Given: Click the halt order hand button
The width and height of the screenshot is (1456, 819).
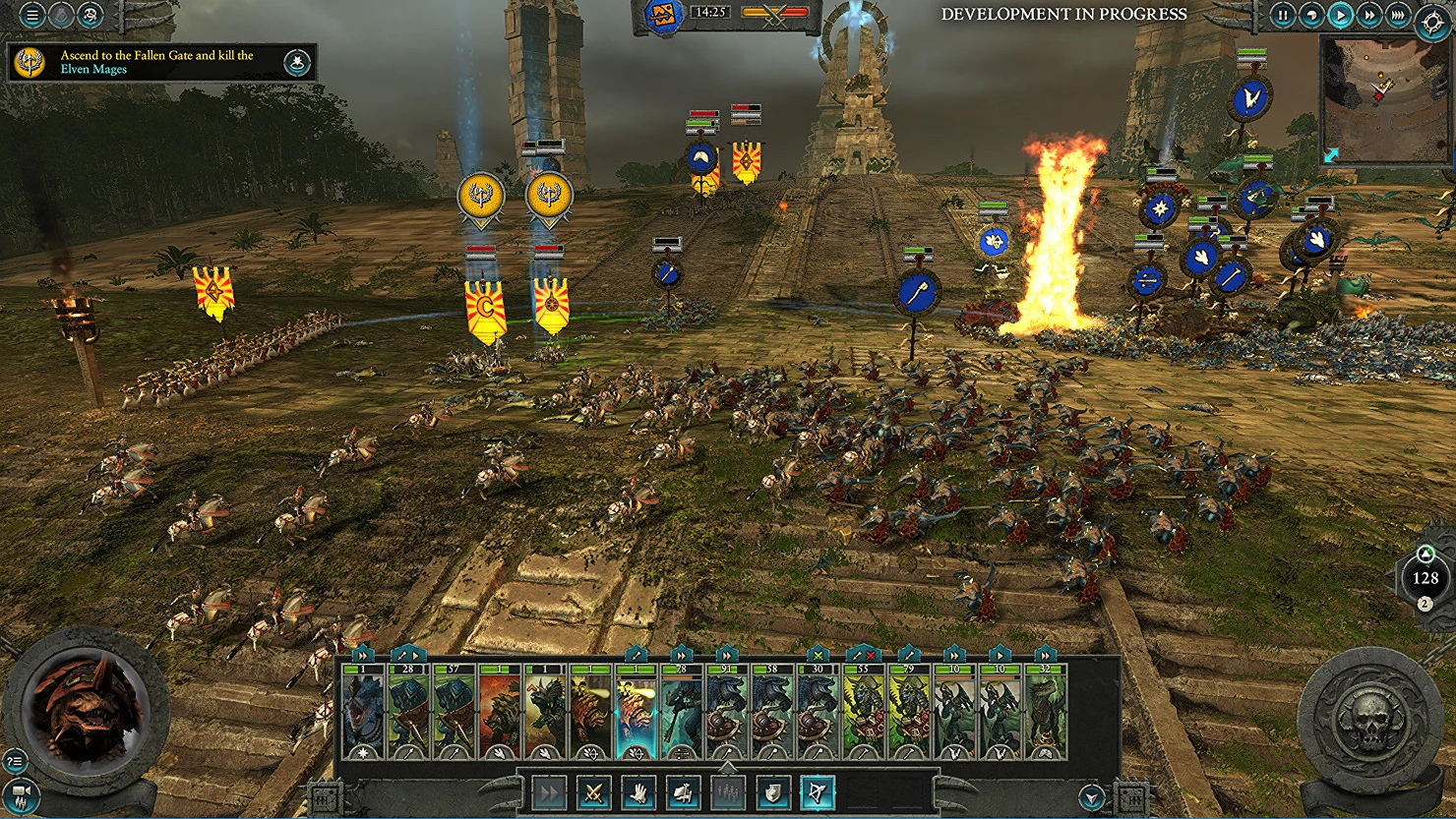Looking at the screenshot, I should [x=638, y=792].
